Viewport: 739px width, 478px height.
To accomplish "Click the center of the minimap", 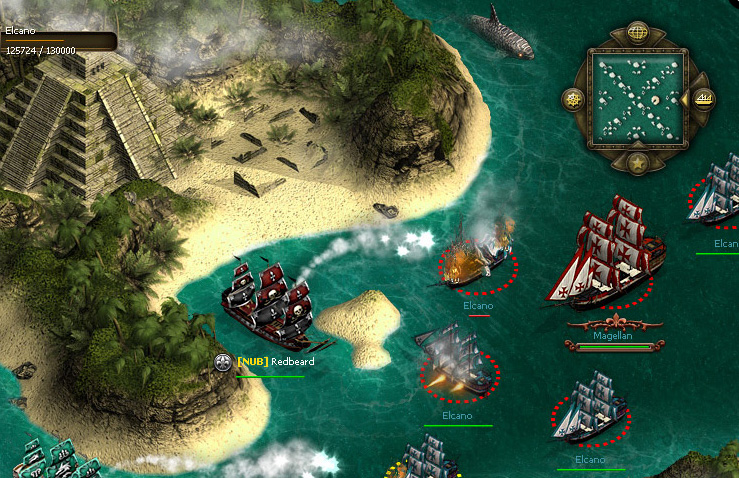I will click(x=637, y=99).
